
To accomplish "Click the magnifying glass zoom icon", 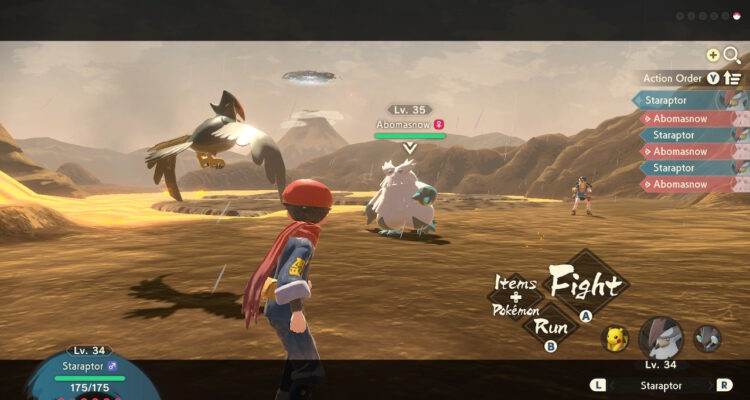I will [x=732, y=56].
